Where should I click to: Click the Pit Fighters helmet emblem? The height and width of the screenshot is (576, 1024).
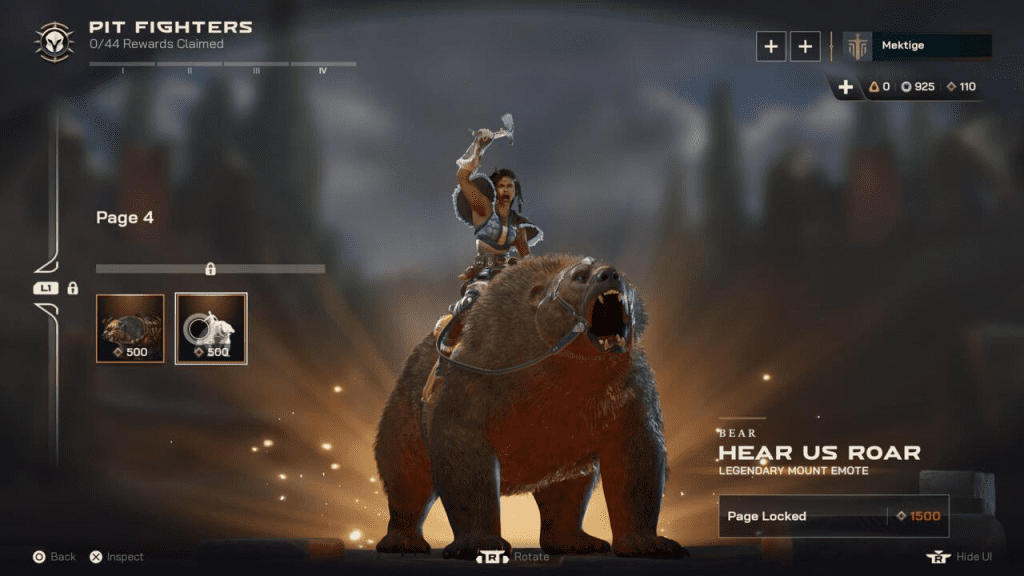(x=53, y=41)
